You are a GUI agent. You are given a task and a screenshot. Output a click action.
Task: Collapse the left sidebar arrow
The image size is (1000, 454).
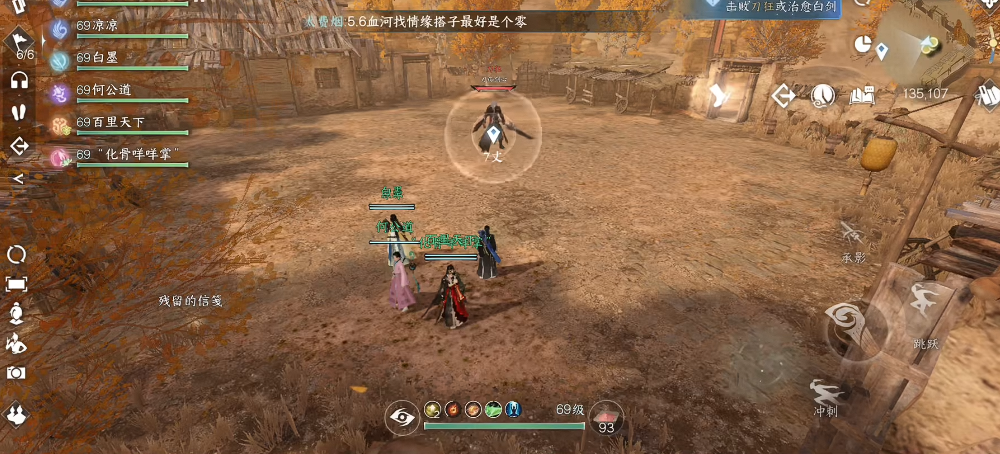[x=18, y=179]
